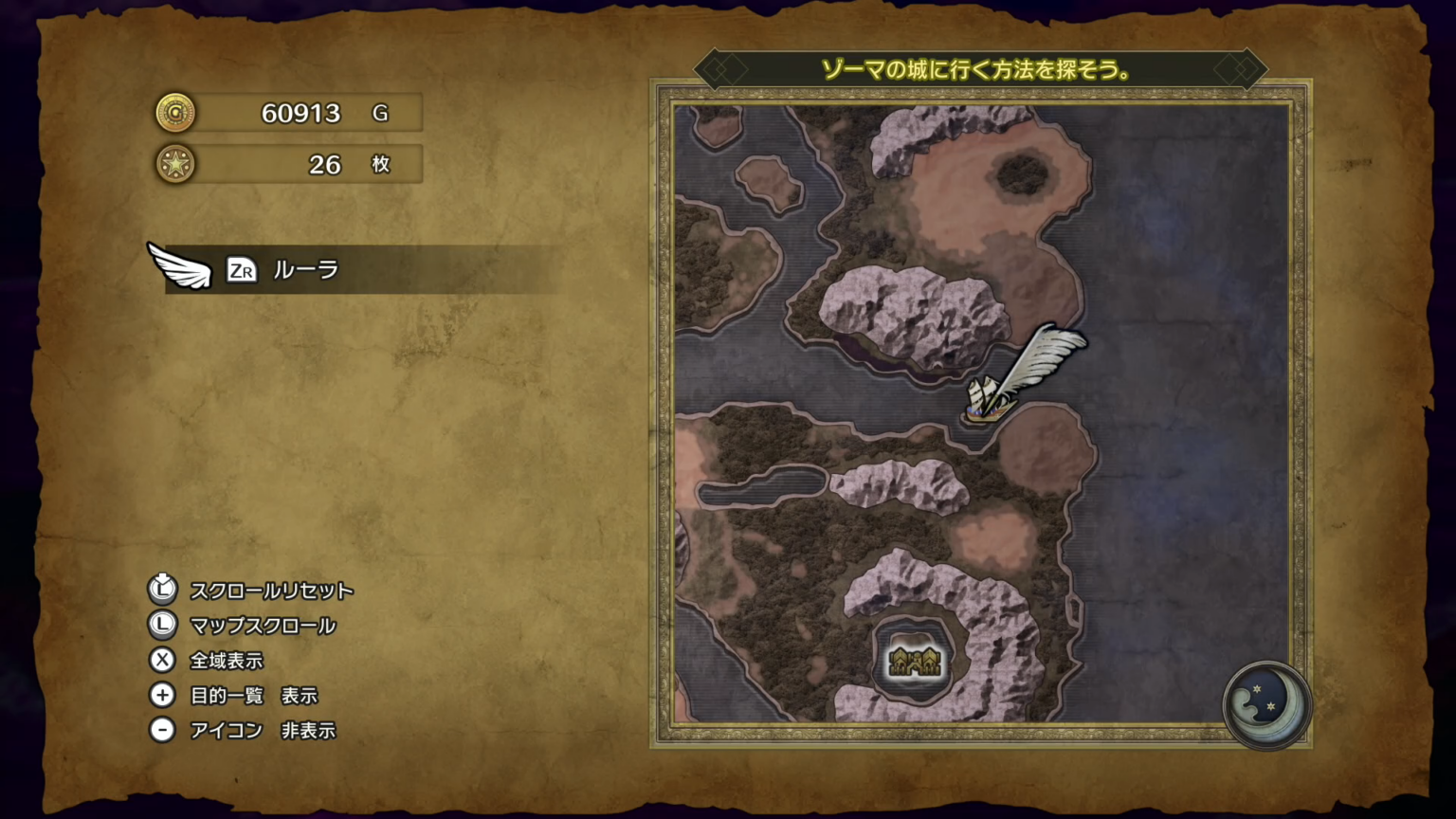Select the quest banner ゾーマの城に行く方法を探そう

tap(983, 67)
